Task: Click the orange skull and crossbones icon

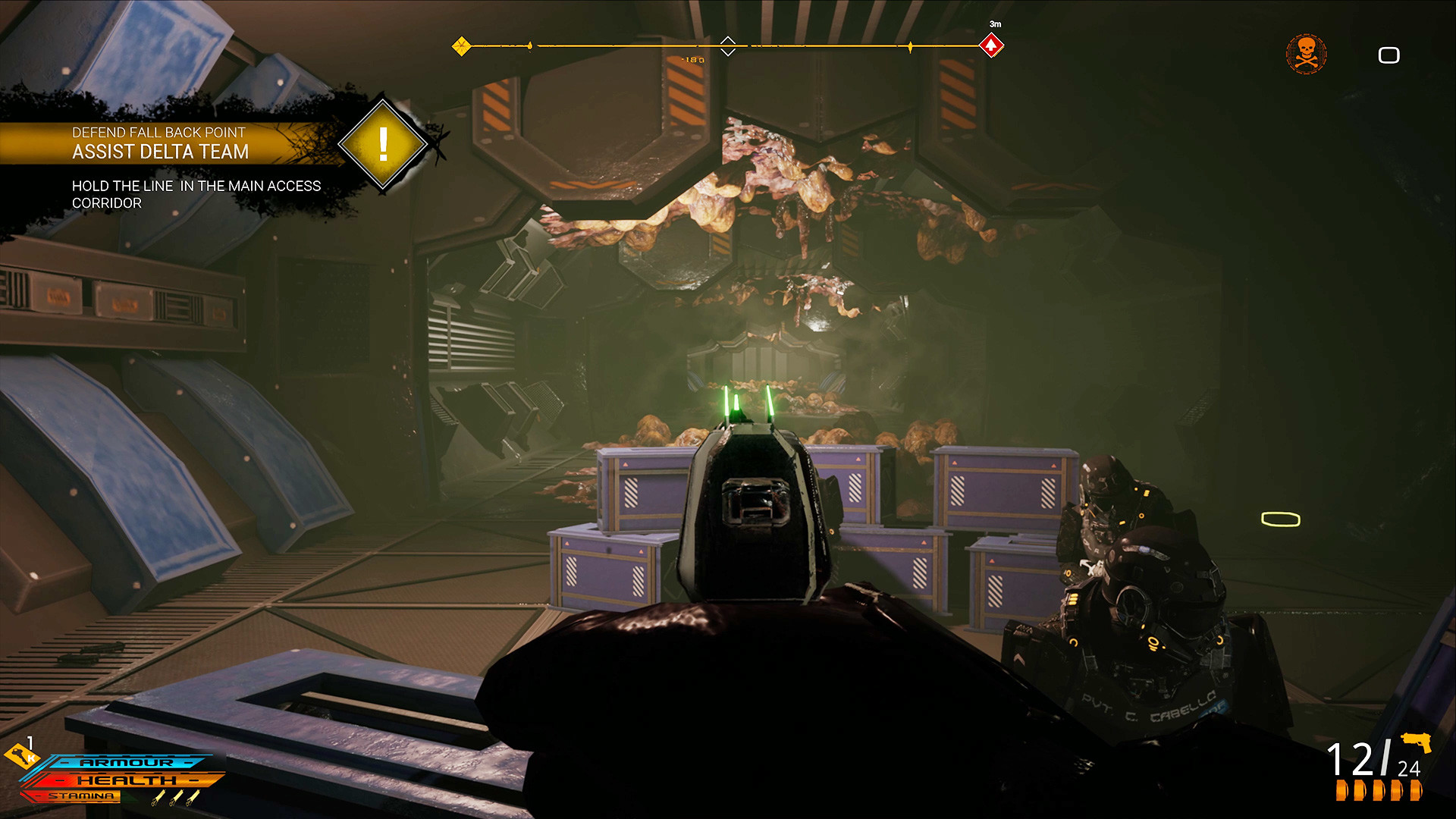Action: [x=1306, y=55]
